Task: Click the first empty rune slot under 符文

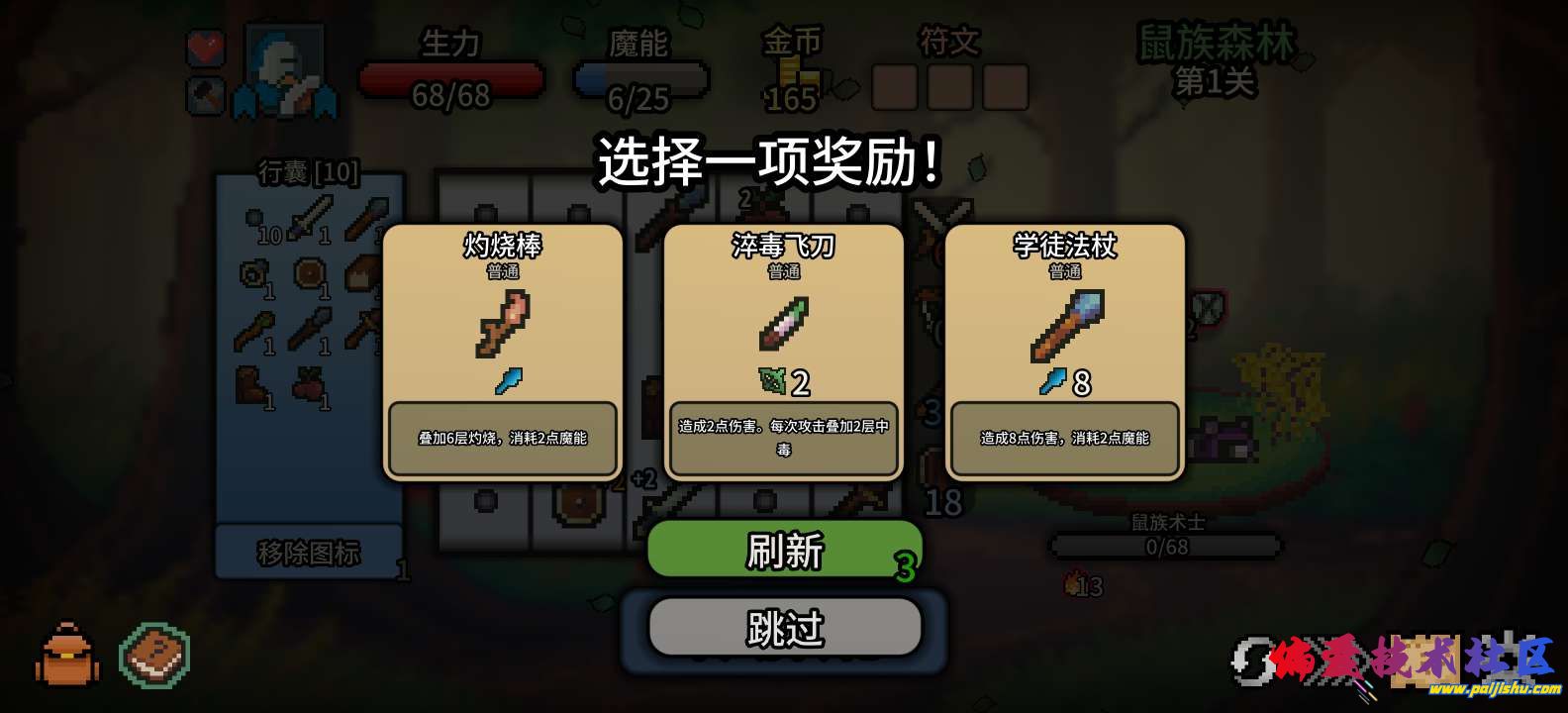Action: point(894,87)
